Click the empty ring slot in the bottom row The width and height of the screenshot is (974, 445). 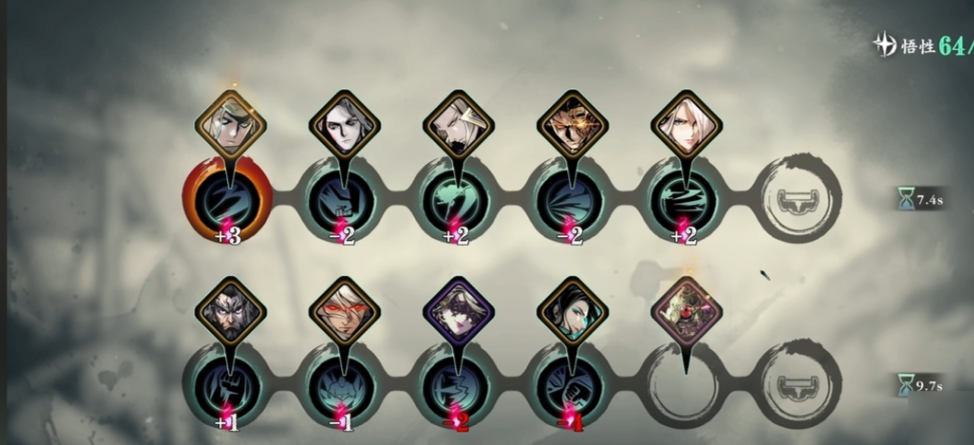[x=686, y=386]
